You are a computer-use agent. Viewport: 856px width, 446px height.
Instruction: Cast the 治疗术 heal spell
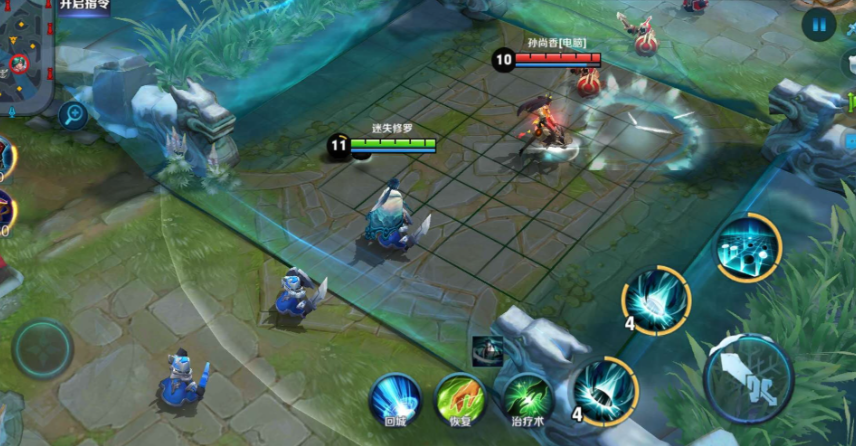pyautogui.click(x=527, y=398)
